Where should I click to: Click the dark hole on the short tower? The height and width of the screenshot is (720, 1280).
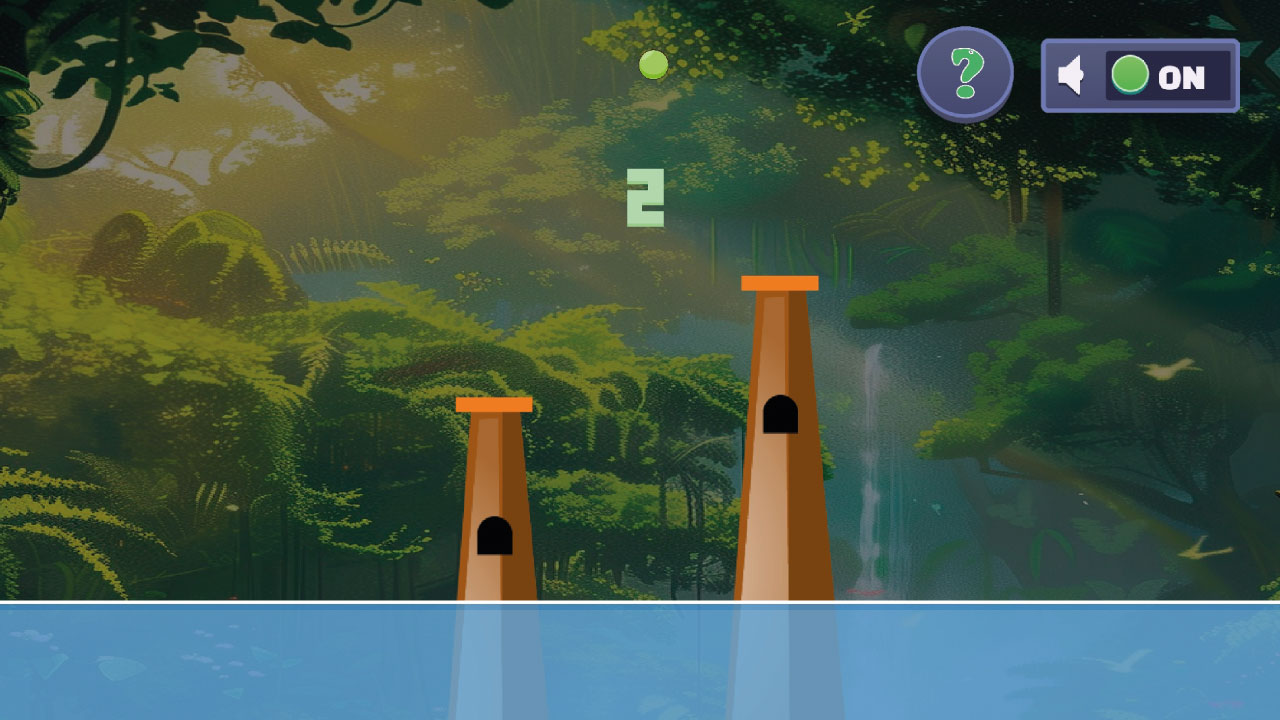coord(495,534)
